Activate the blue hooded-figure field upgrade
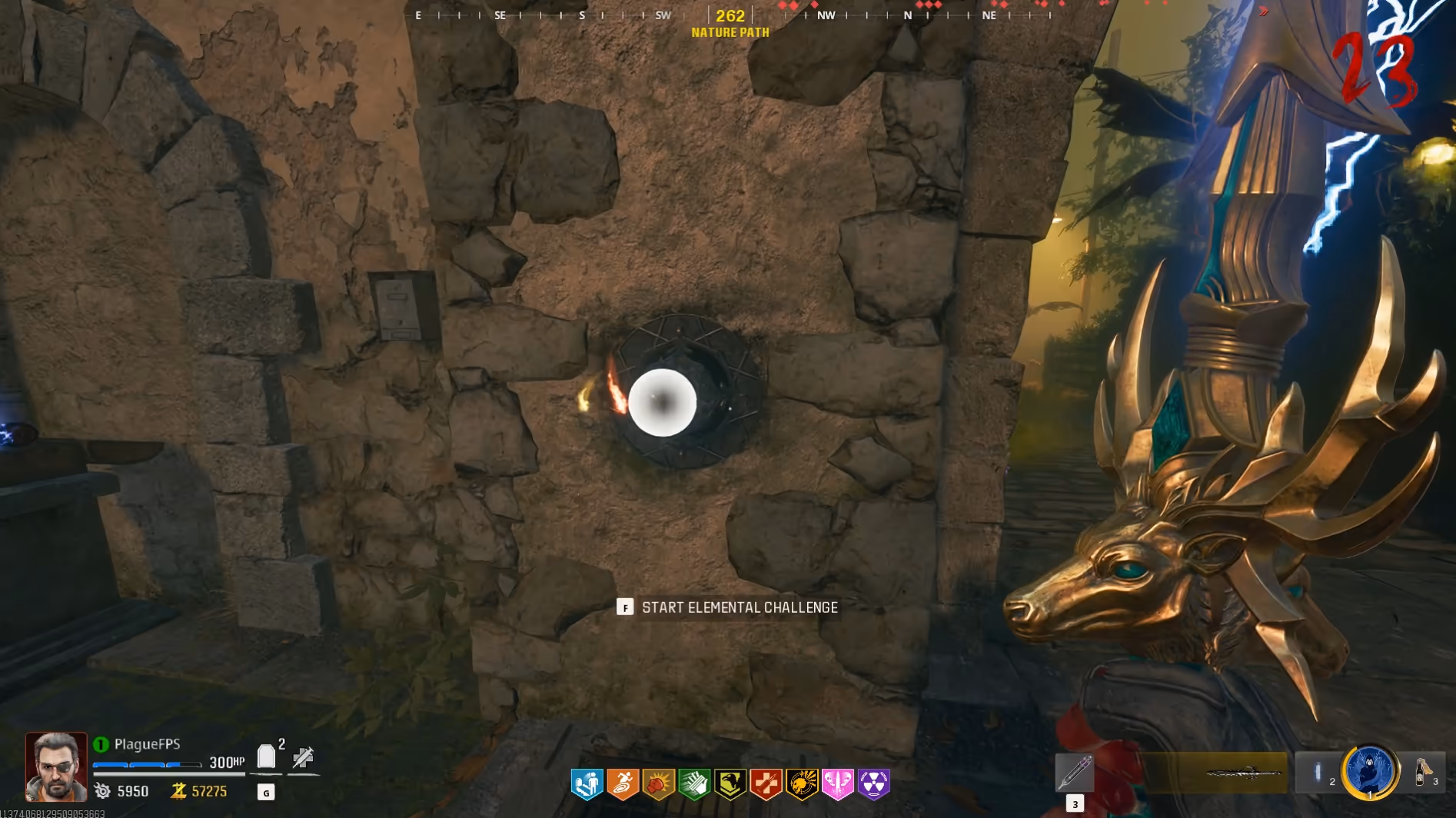Screen dimensions: 1456x818 [x=1369, y=771]
